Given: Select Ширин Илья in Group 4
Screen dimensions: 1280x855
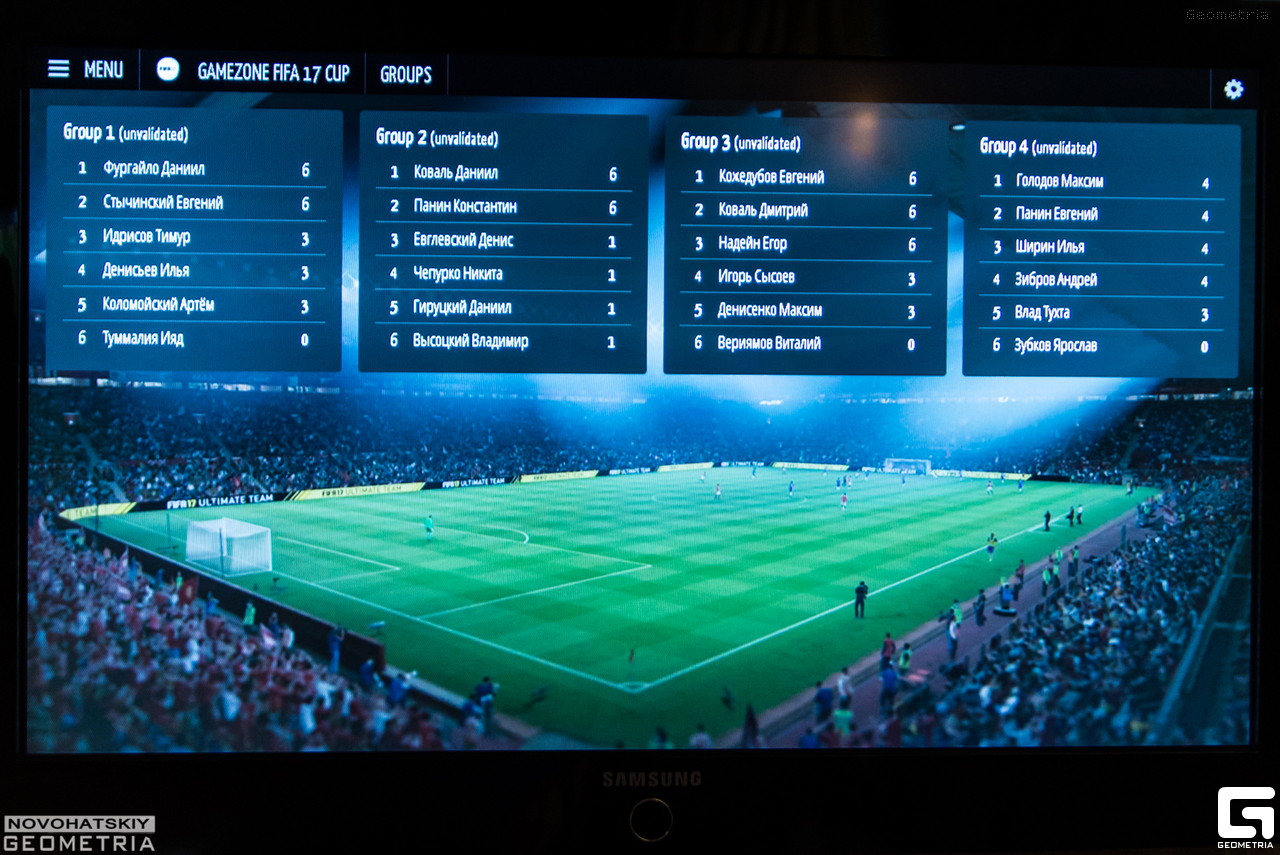Looking at the screenshot, I should (x=1050, y=247).
